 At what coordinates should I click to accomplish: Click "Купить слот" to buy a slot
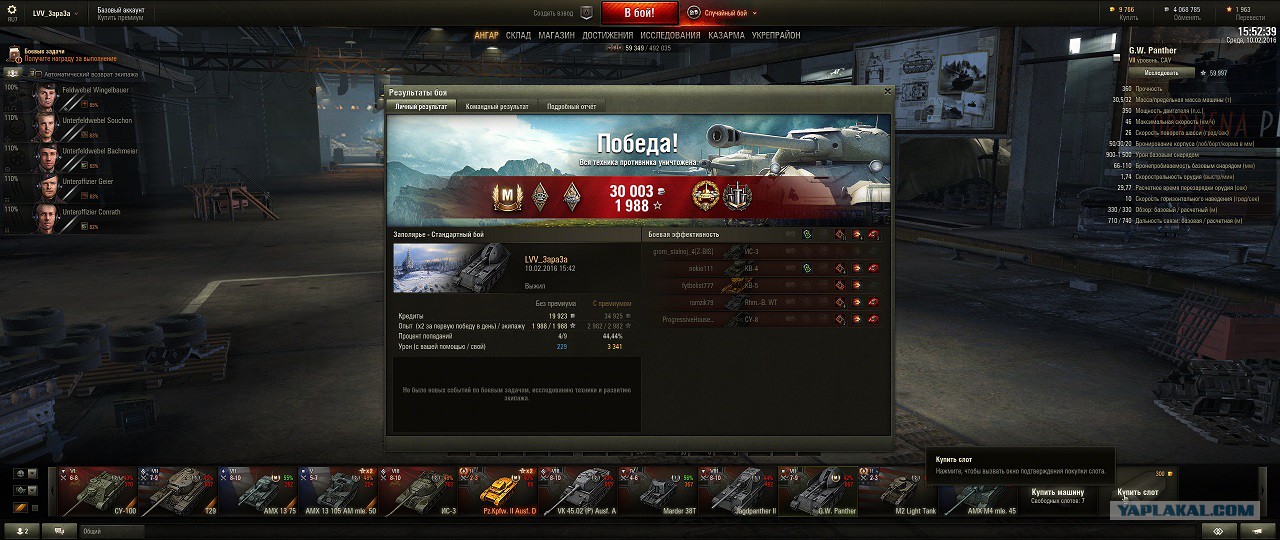point(1138,492)
